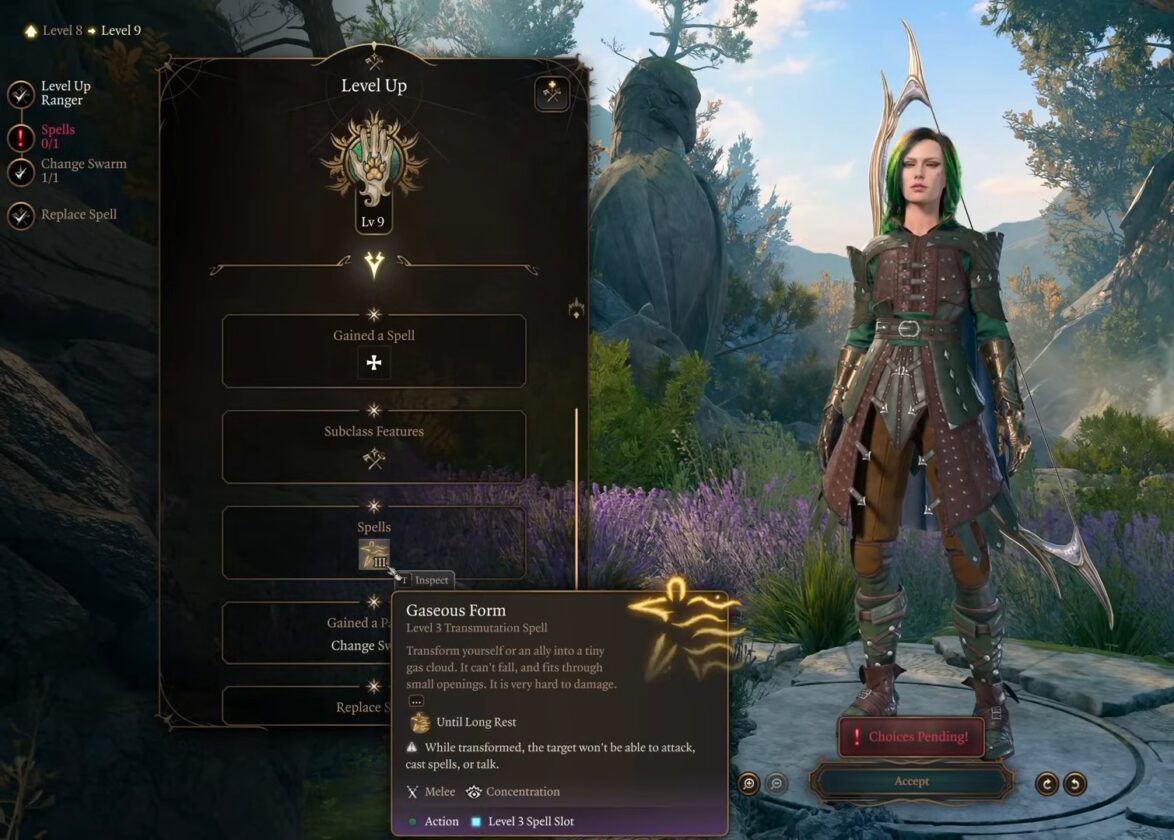This screenshot has height=840, width=1174.
Task: Confirm the level up with Accept
Action: (911, 782)
